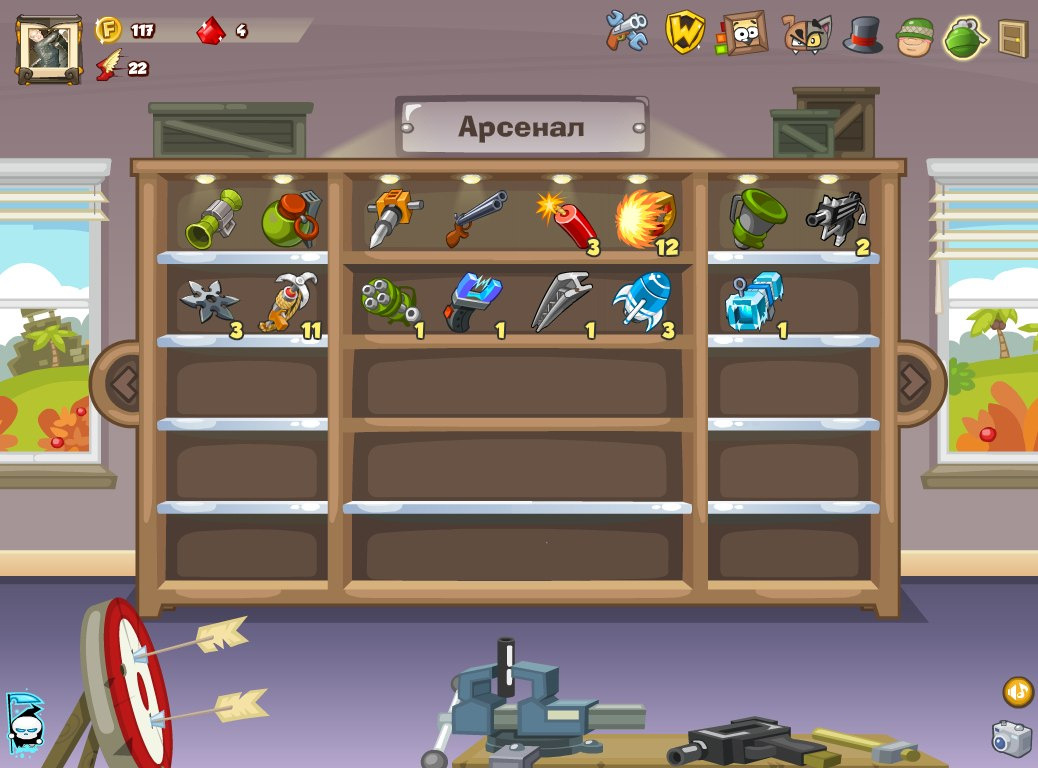Screen dimensions: 1038x768
Task: Click the player avatar portrait
Action: (x=49, y=48)
